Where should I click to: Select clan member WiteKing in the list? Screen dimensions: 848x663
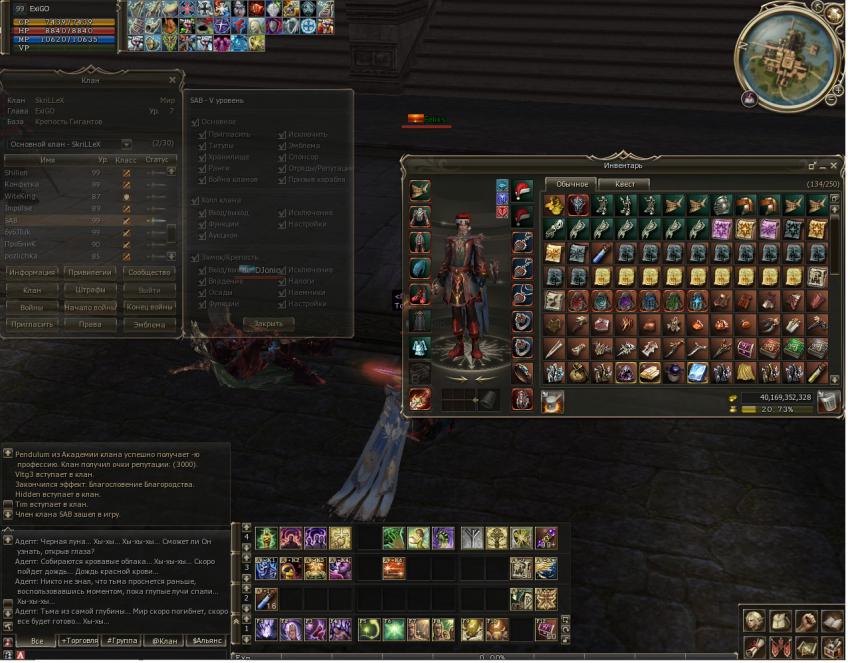tap(22, 196)
